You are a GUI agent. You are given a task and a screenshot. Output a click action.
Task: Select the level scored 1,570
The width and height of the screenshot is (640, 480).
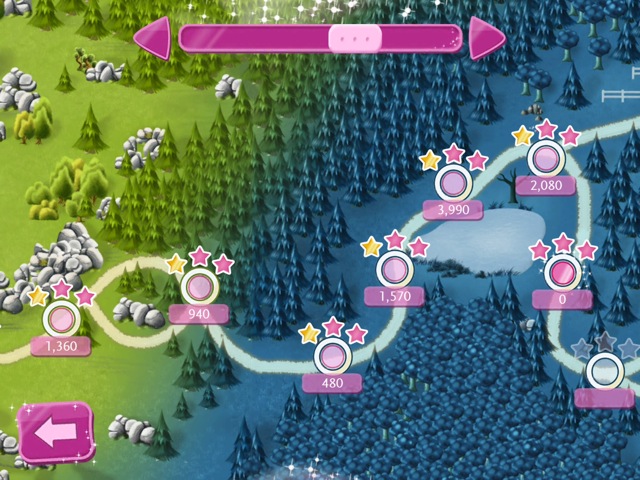tap(394, 269)
